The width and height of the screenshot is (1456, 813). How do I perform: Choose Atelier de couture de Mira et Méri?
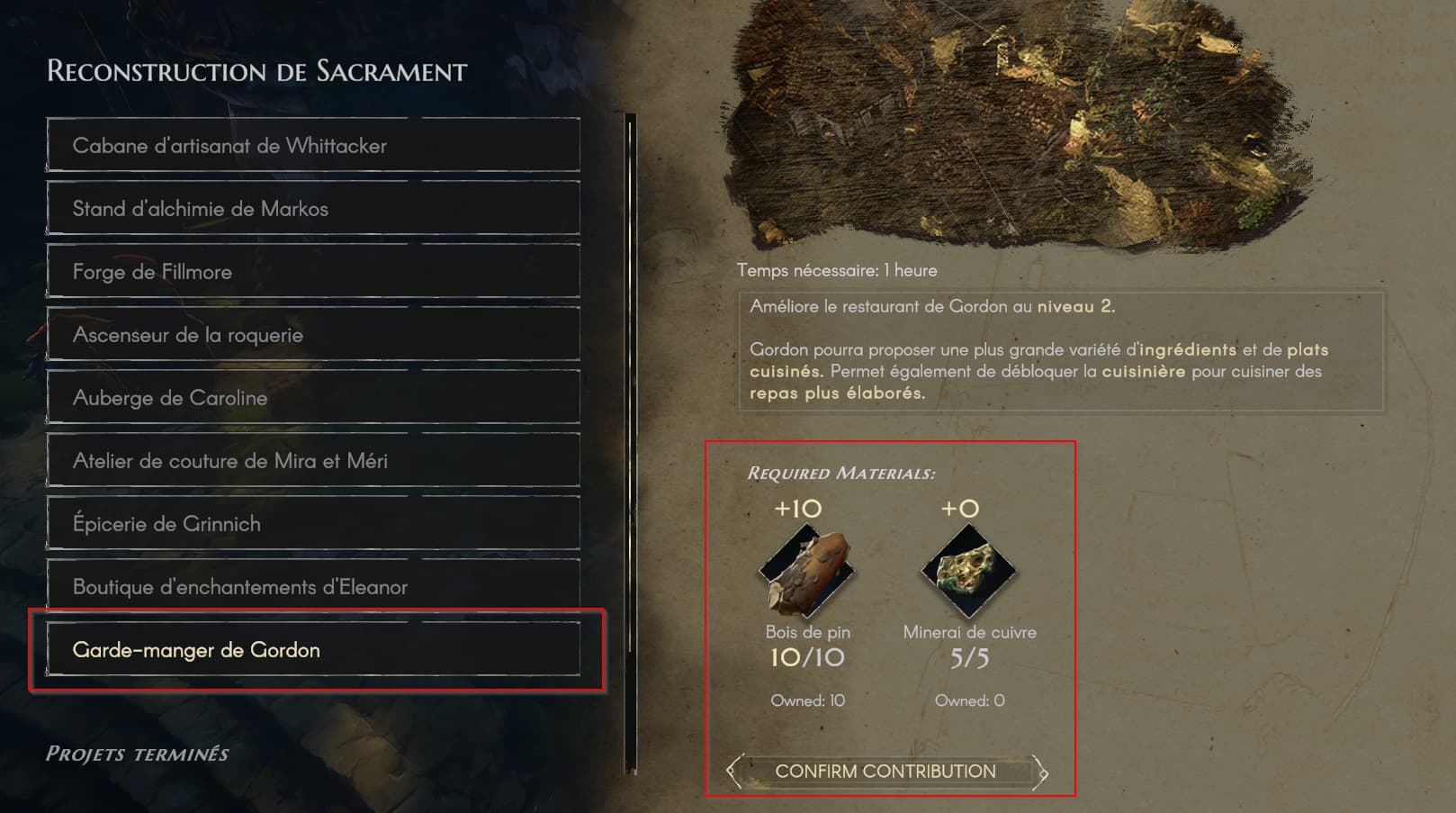coord(313,461)
